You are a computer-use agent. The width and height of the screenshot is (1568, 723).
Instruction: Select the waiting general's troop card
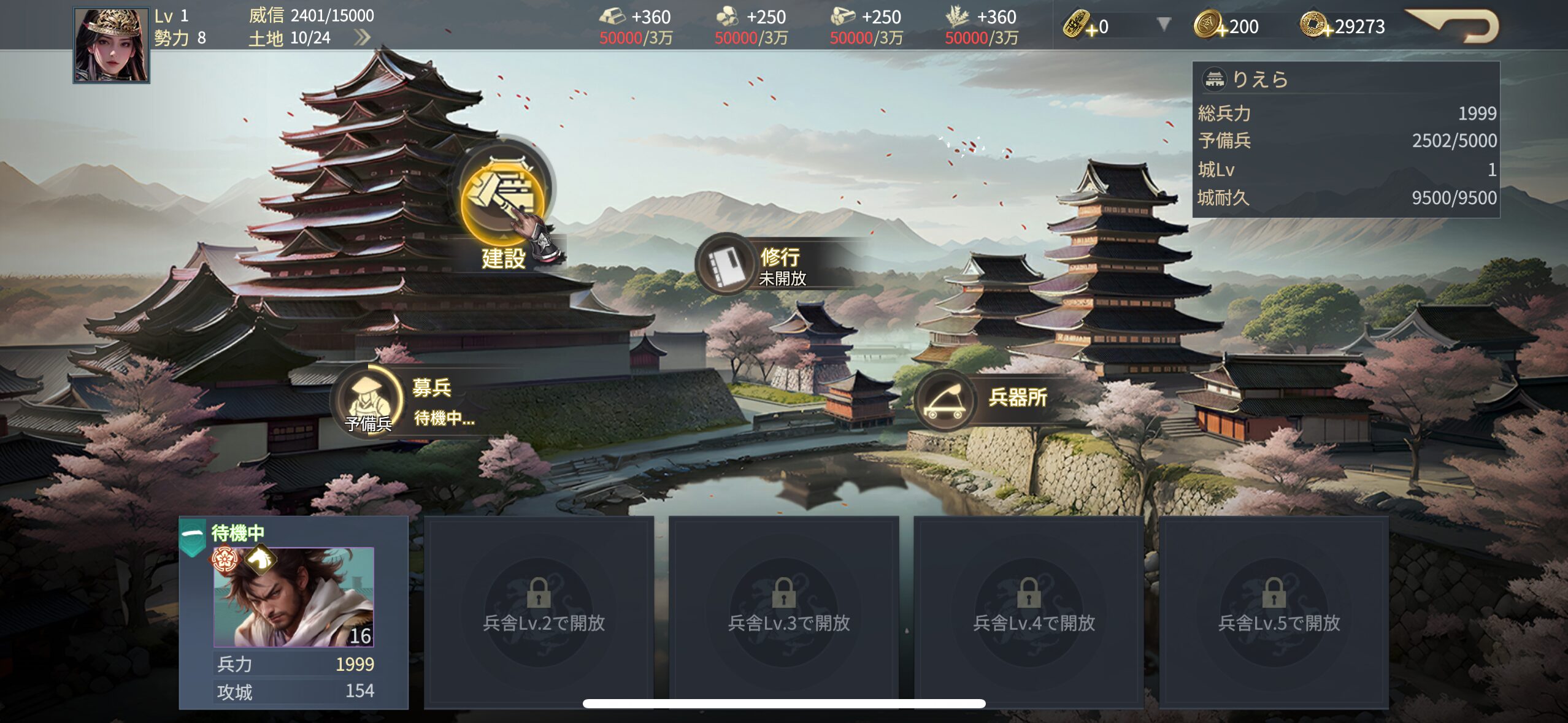293,612
